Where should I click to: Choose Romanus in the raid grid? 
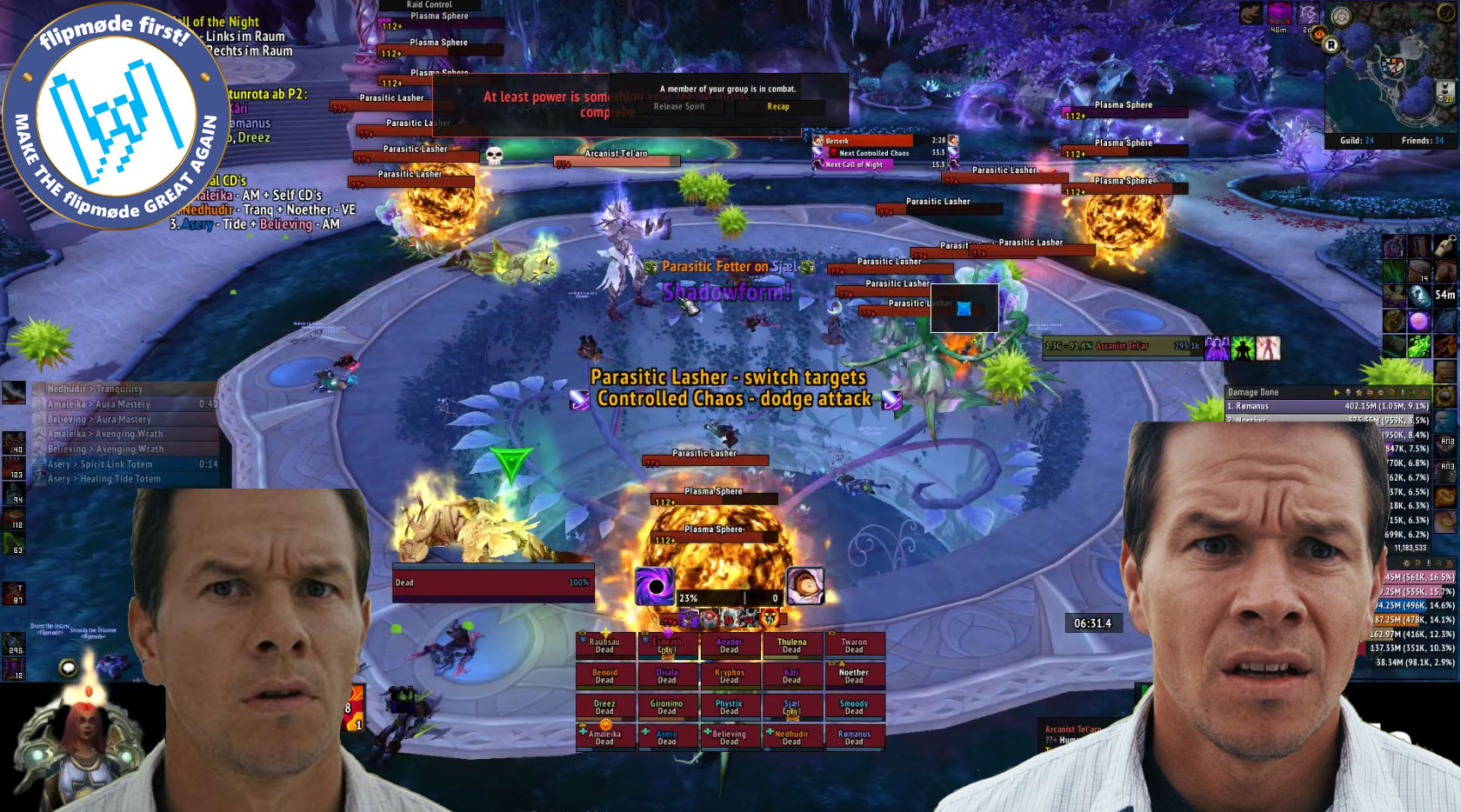coord(854,737)
